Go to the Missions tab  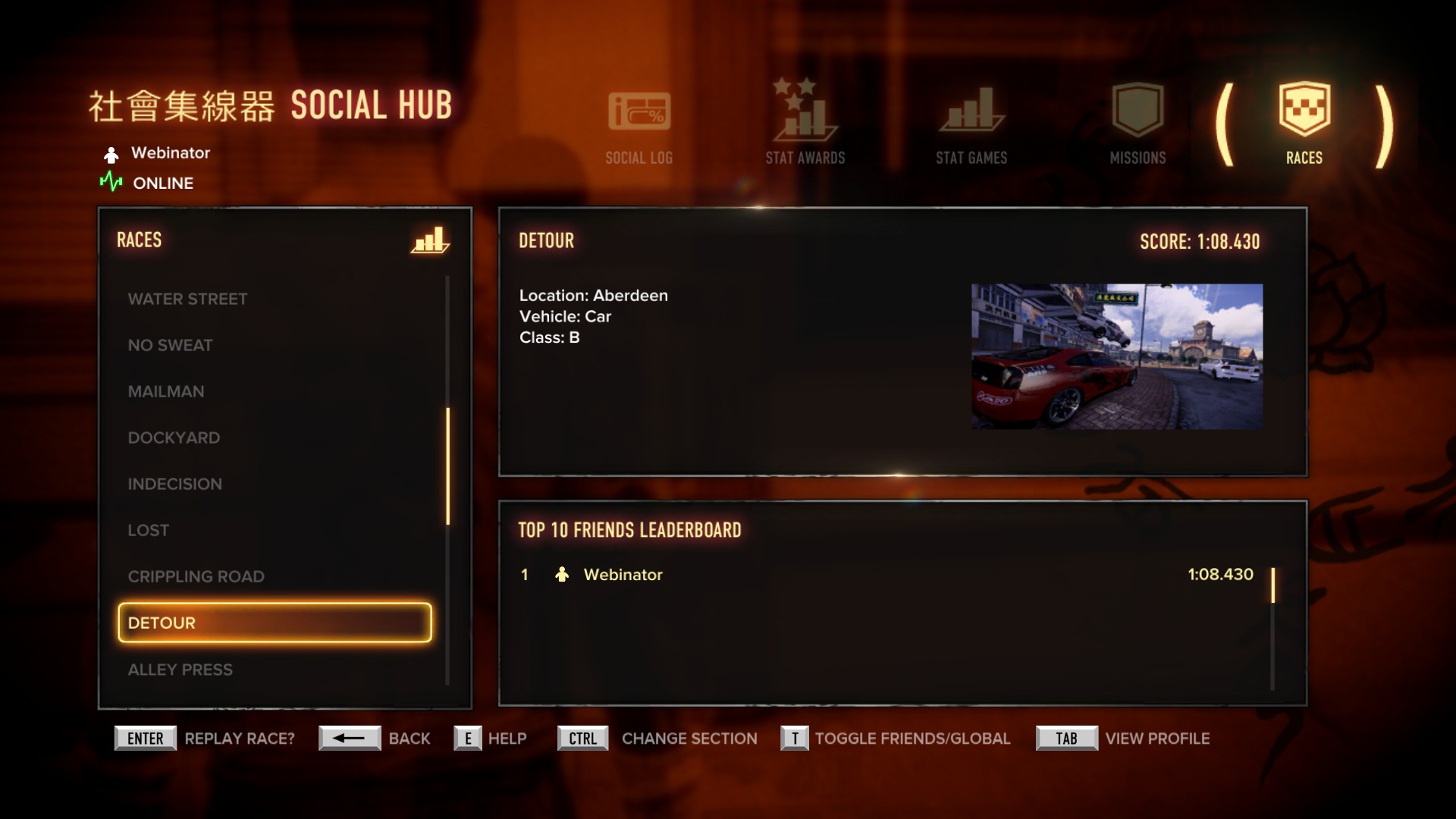point(1137,126)
